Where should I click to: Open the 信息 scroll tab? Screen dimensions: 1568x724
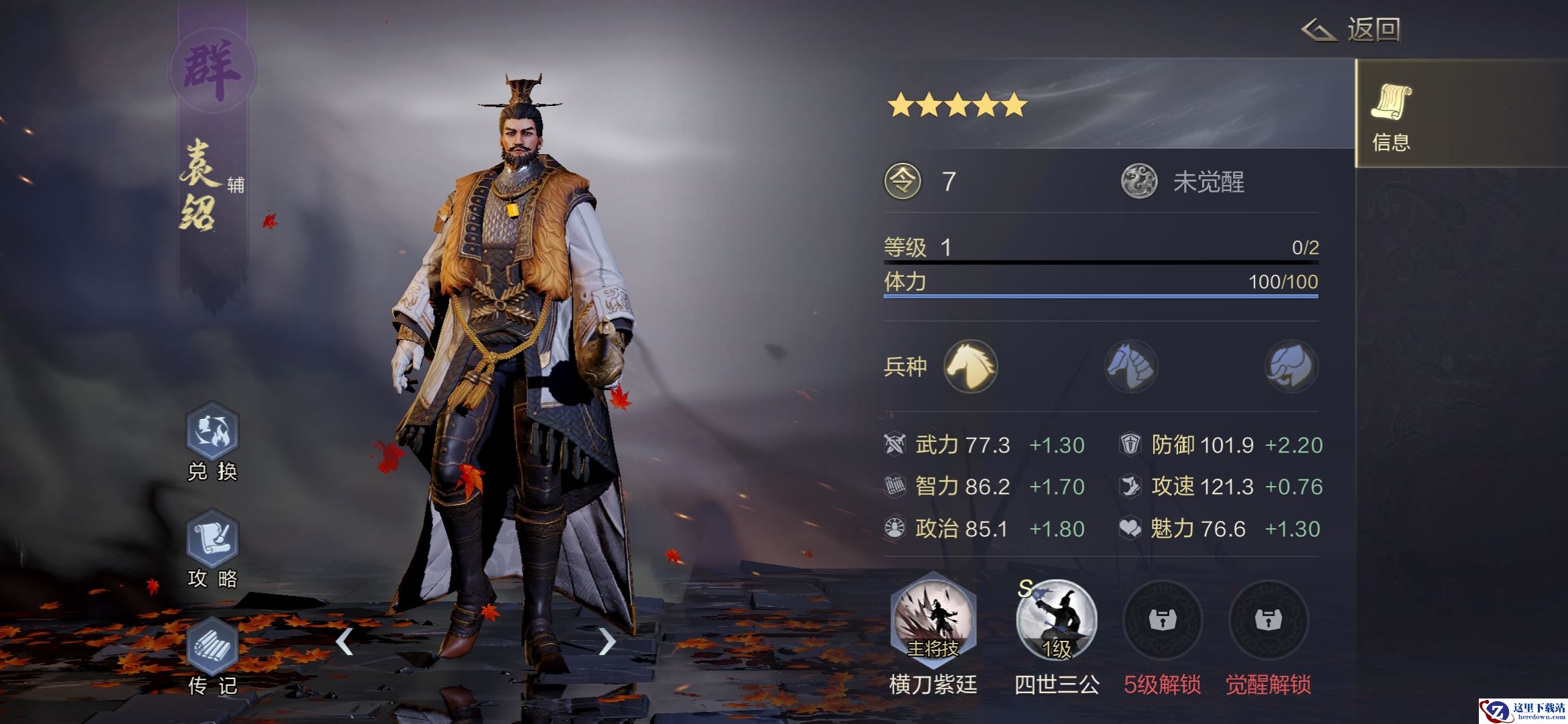pos(1391,114)
